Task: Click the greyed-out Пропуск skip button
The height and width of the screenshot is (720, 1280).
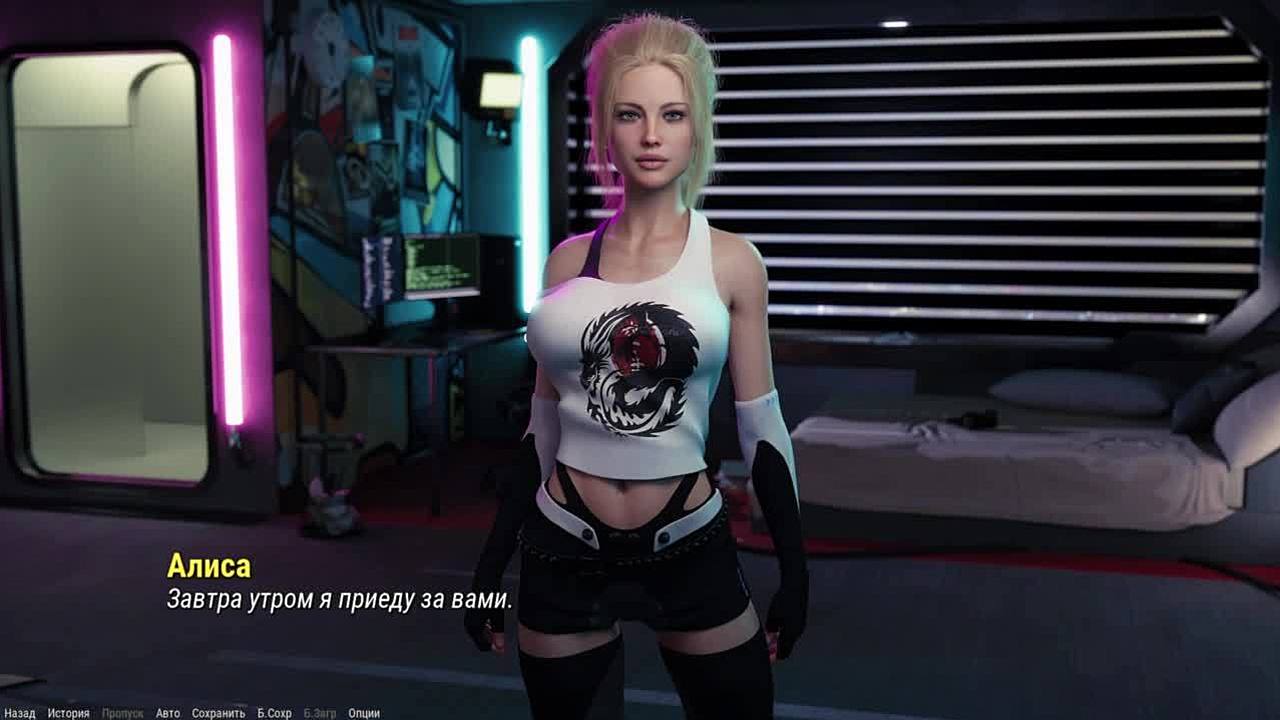Action: pos(122,713)
